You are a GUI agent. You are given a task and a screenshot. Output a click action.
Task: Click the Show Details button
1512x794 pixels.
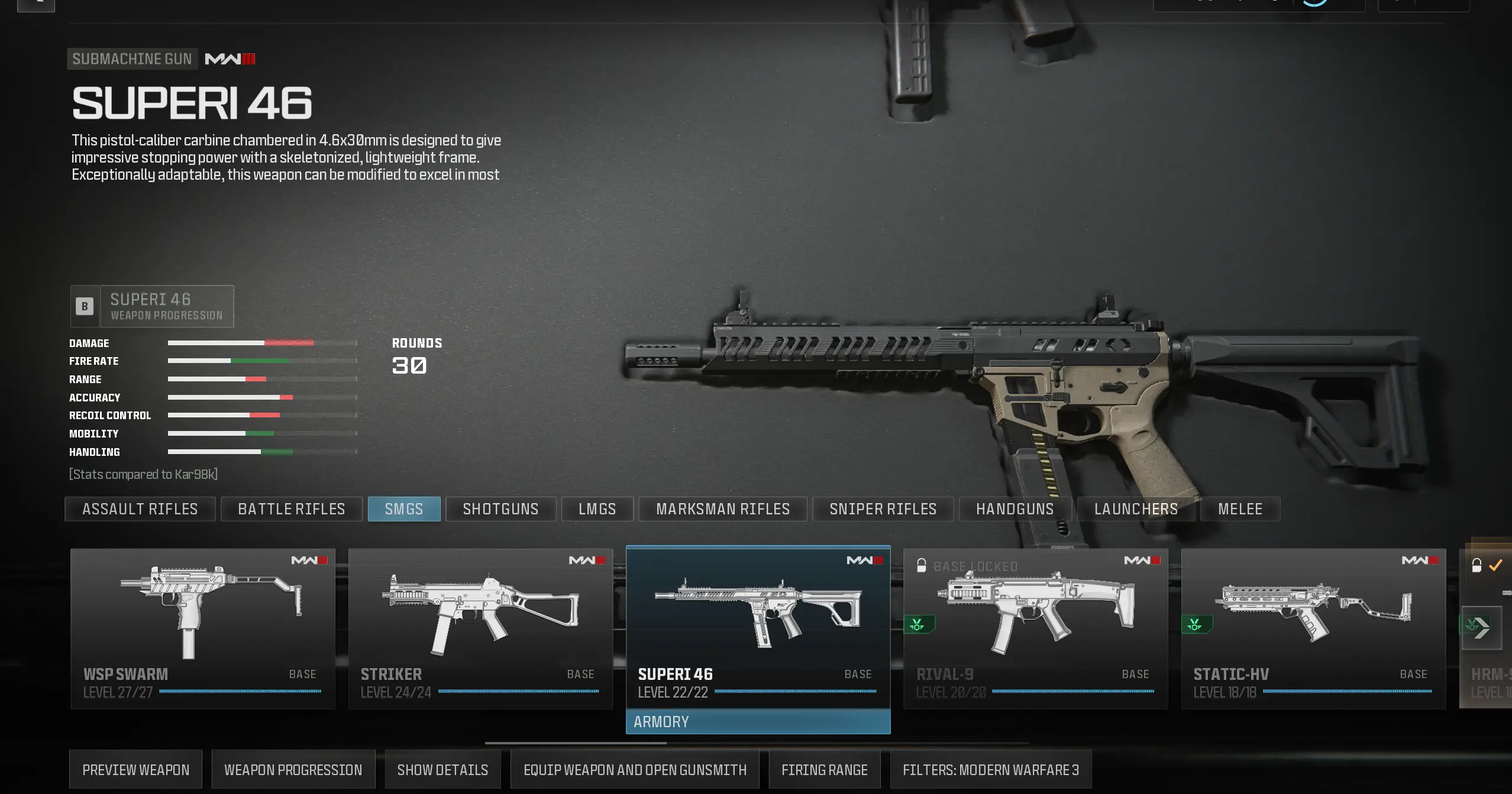tap(442, 769)
